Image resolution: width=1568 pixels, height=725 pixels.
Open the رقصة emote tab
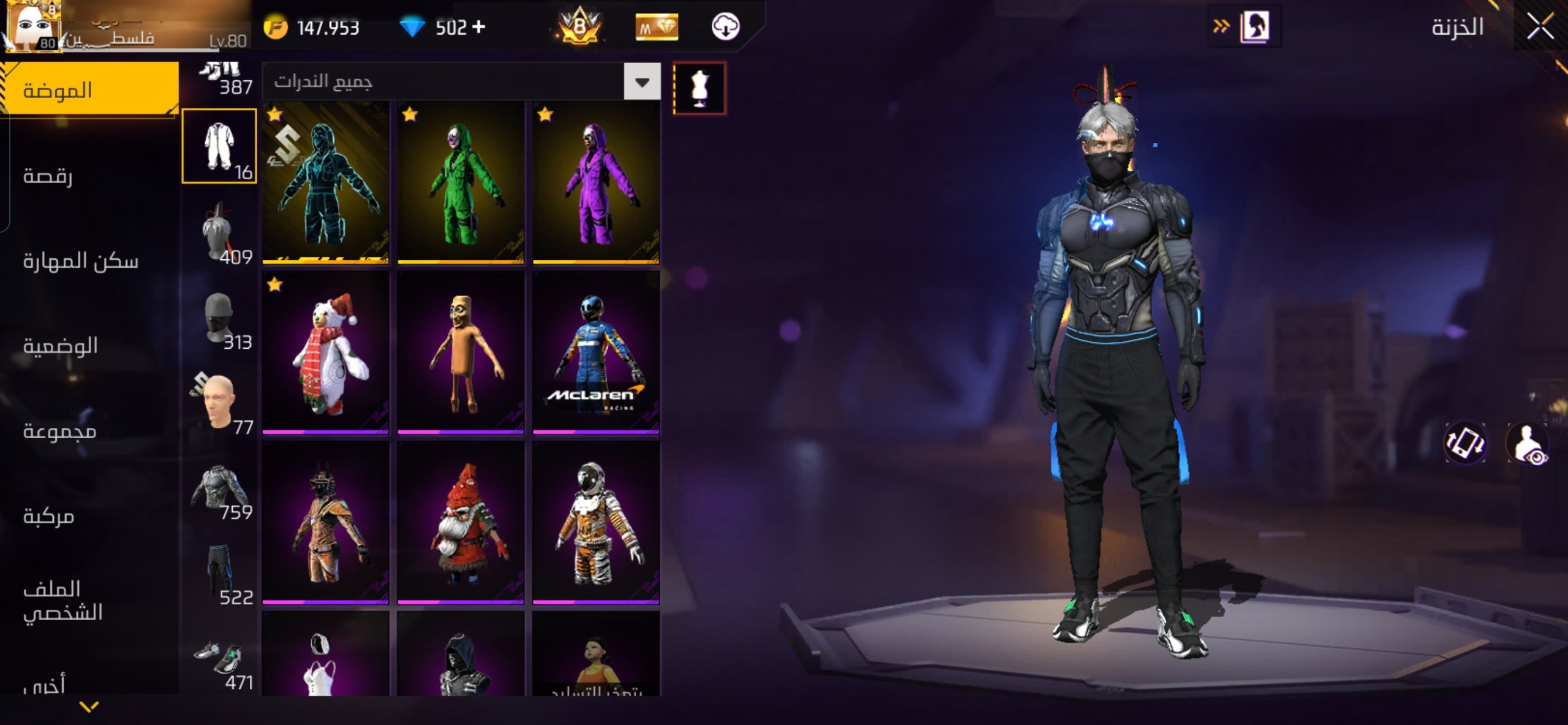(48, 176)
